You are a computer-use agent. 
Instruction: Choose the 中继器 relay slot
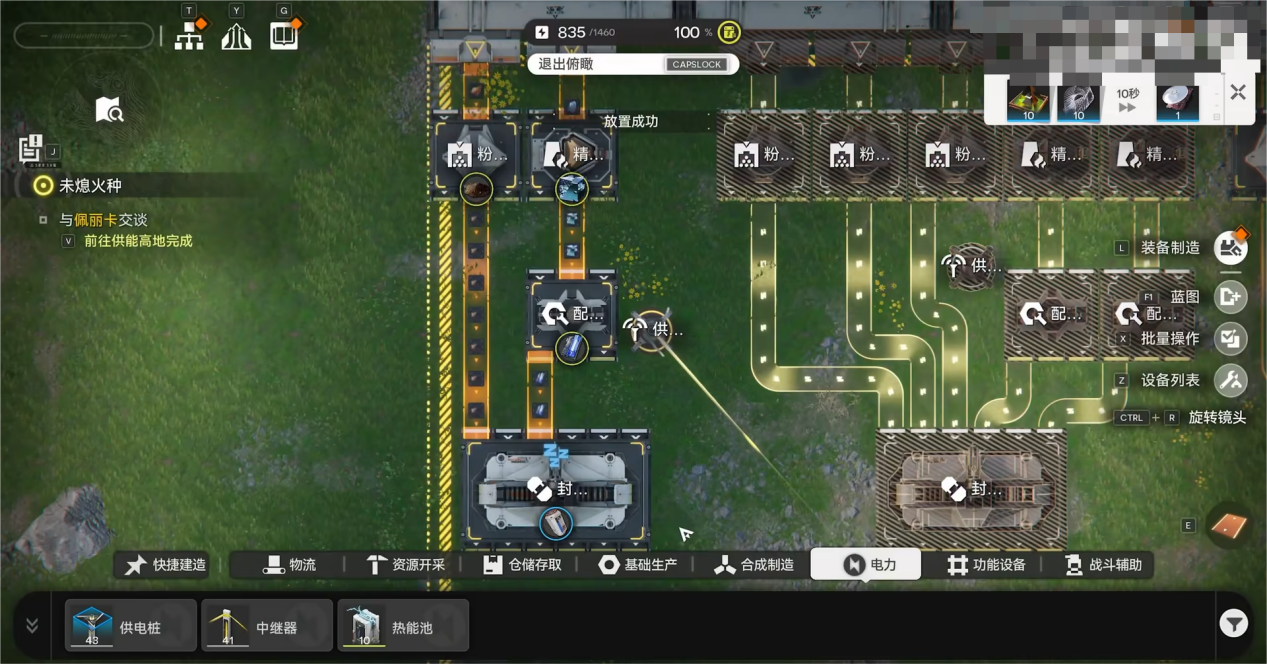coord(267,626)
